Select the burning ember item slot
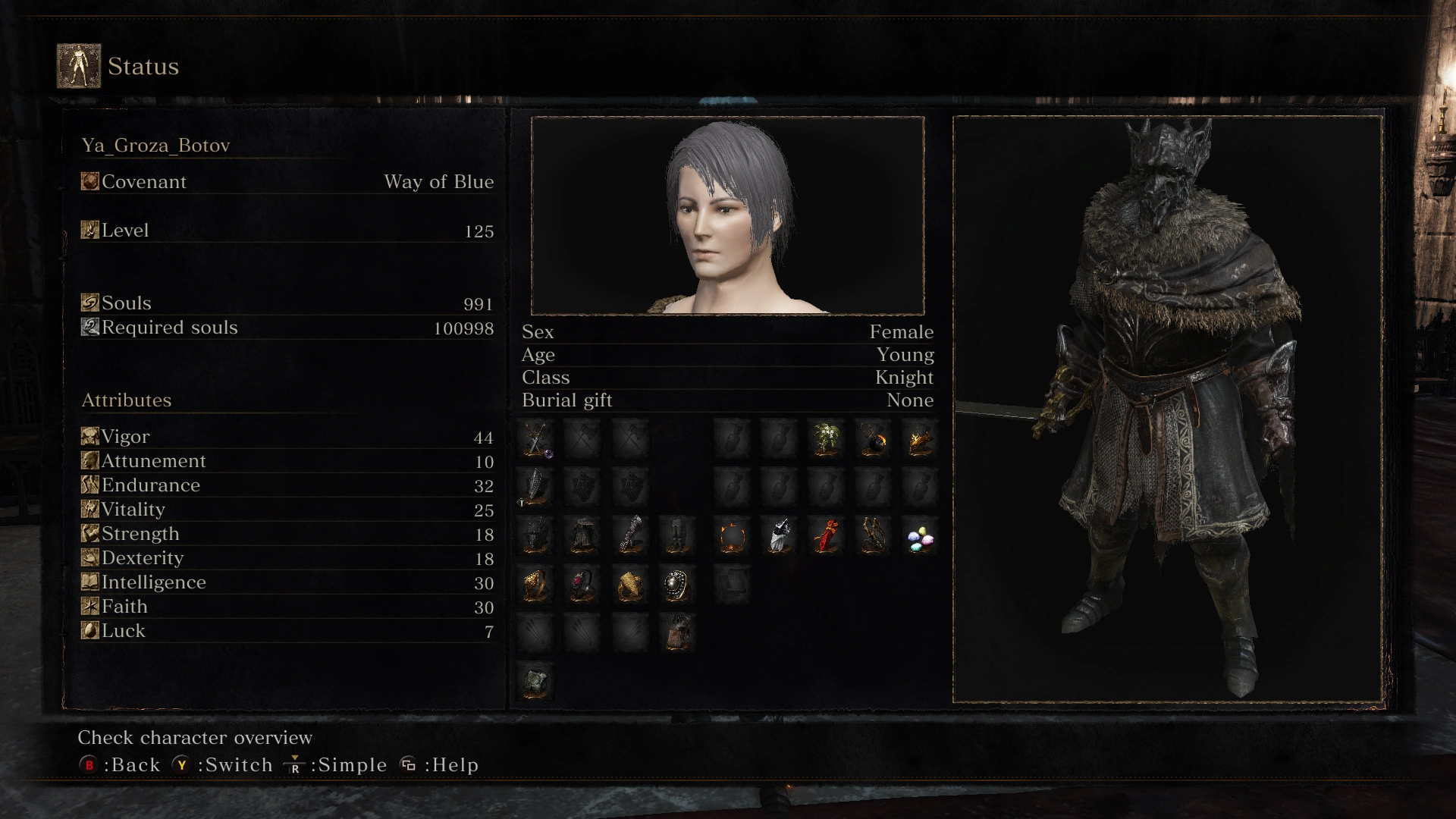Screen dimensions: 1456x819 (920, 438)
